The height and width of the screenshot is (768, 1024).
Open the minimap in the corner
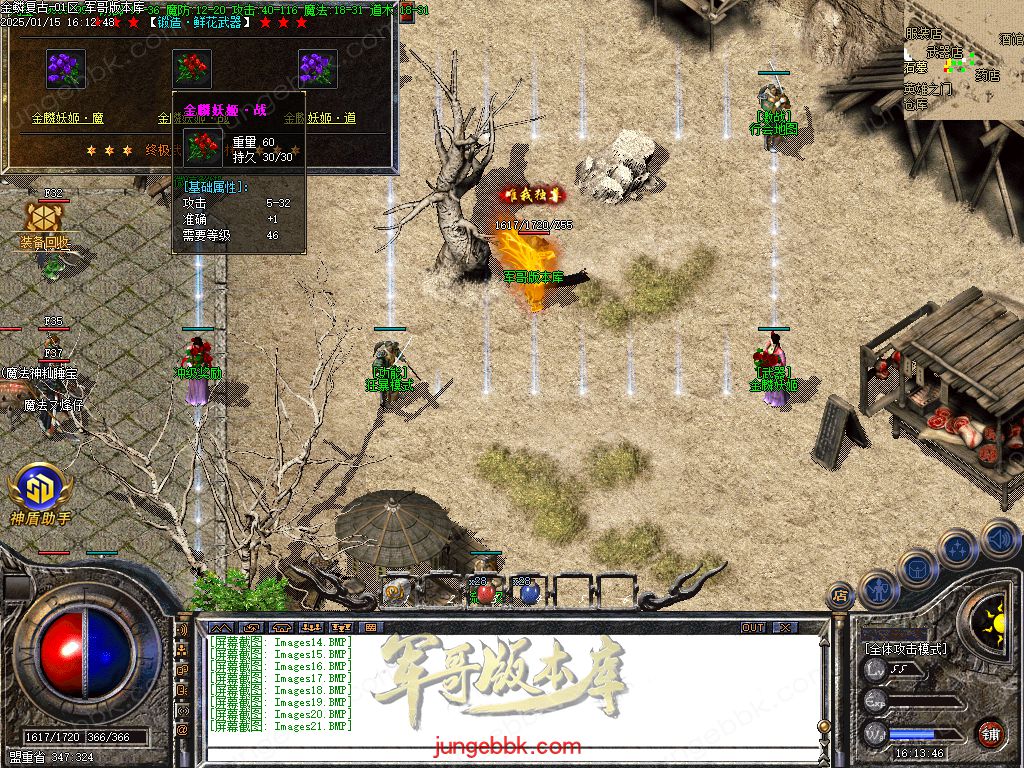click(x=963, y=60)
